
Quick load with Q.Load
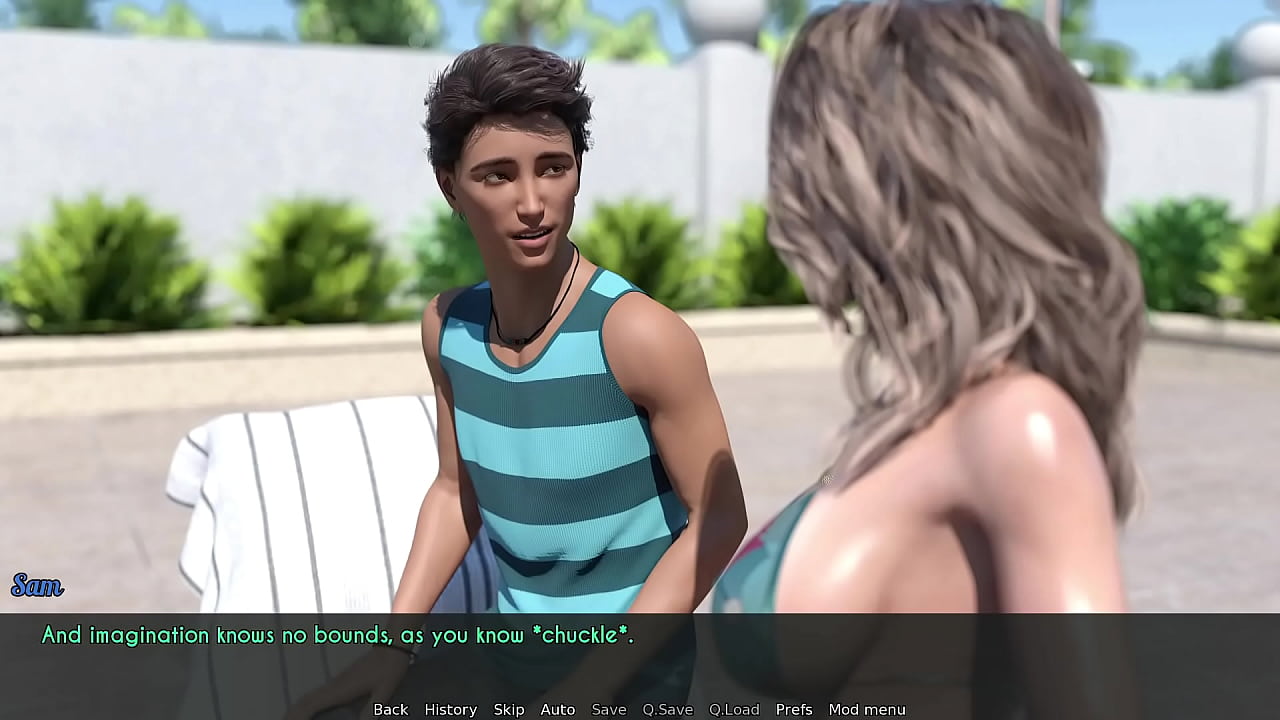tap(734, 709)
